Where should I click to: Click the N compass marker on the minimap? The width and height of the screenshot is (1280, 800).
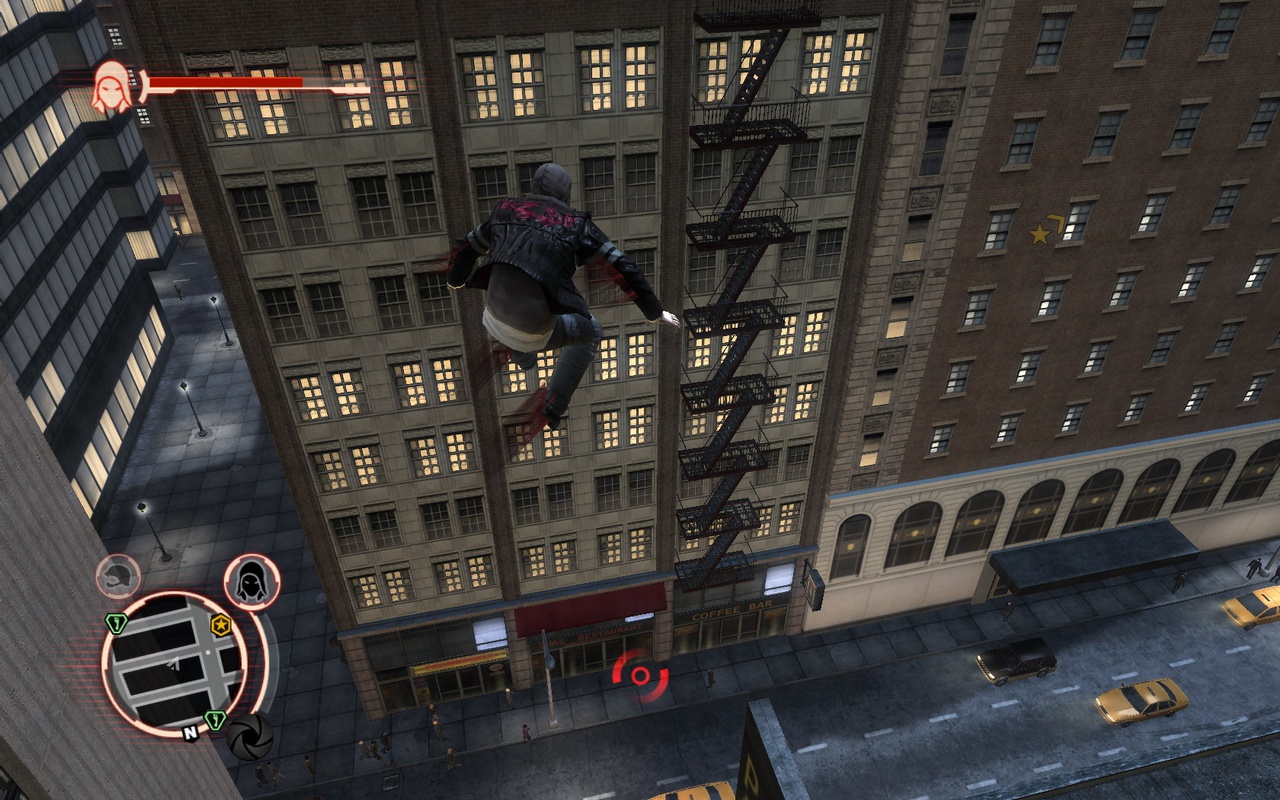[x=189, y=733]
